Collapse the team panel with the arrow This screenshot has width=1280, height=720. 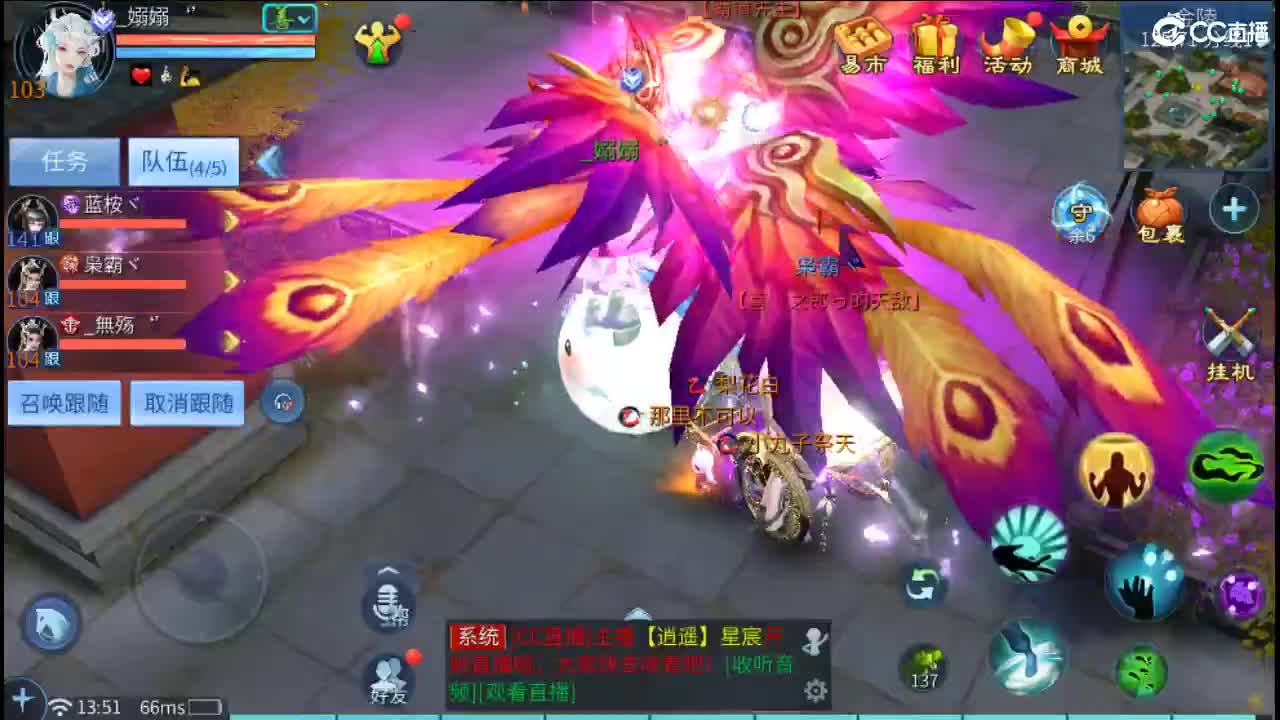pyautogui.click(x=265, y=158)
